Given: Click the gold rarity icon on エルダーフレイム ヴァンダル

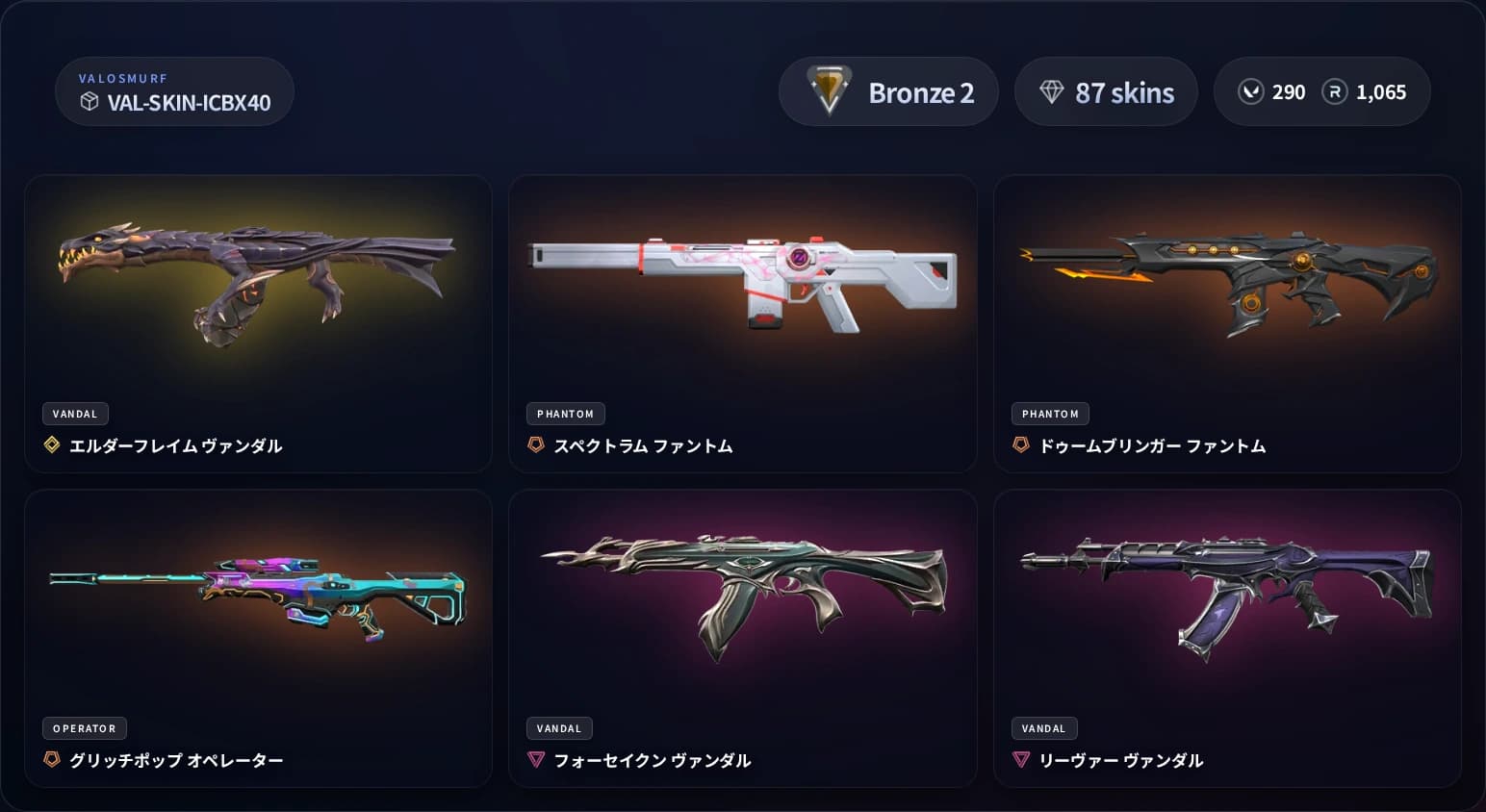Looking at the screenshot, I should coord(51,445).
